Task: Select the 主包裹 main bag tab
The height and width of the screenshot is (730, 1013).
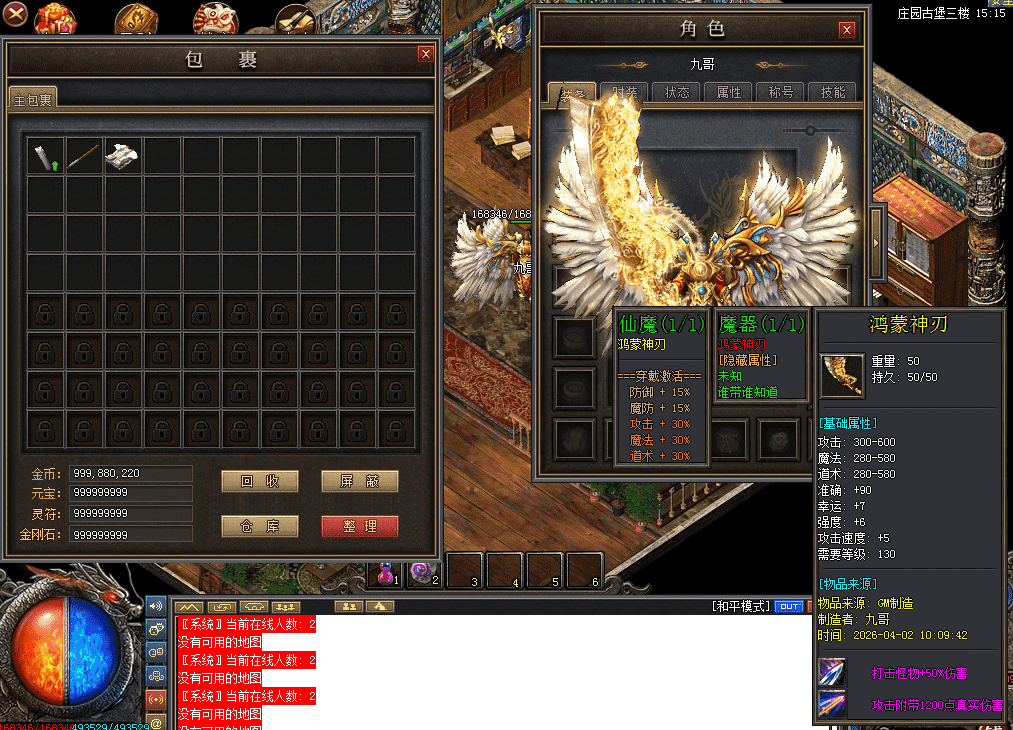Action: [34, 98]
